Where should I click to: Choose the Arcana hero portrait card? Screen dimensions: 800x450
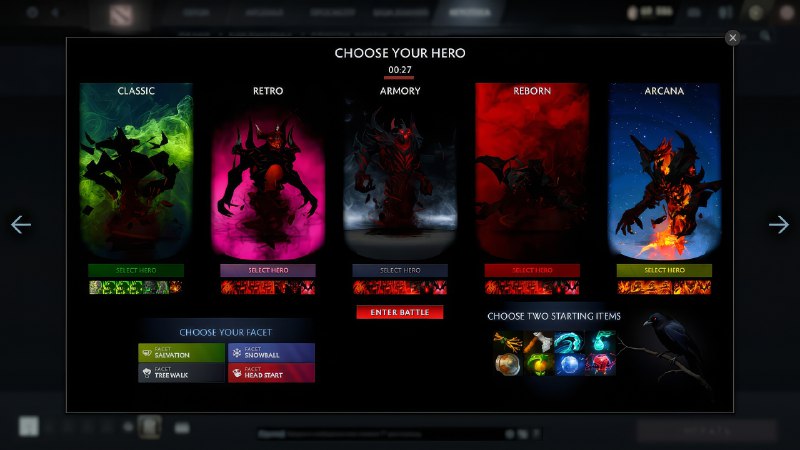pyautogui.click(x=664, y=172)
